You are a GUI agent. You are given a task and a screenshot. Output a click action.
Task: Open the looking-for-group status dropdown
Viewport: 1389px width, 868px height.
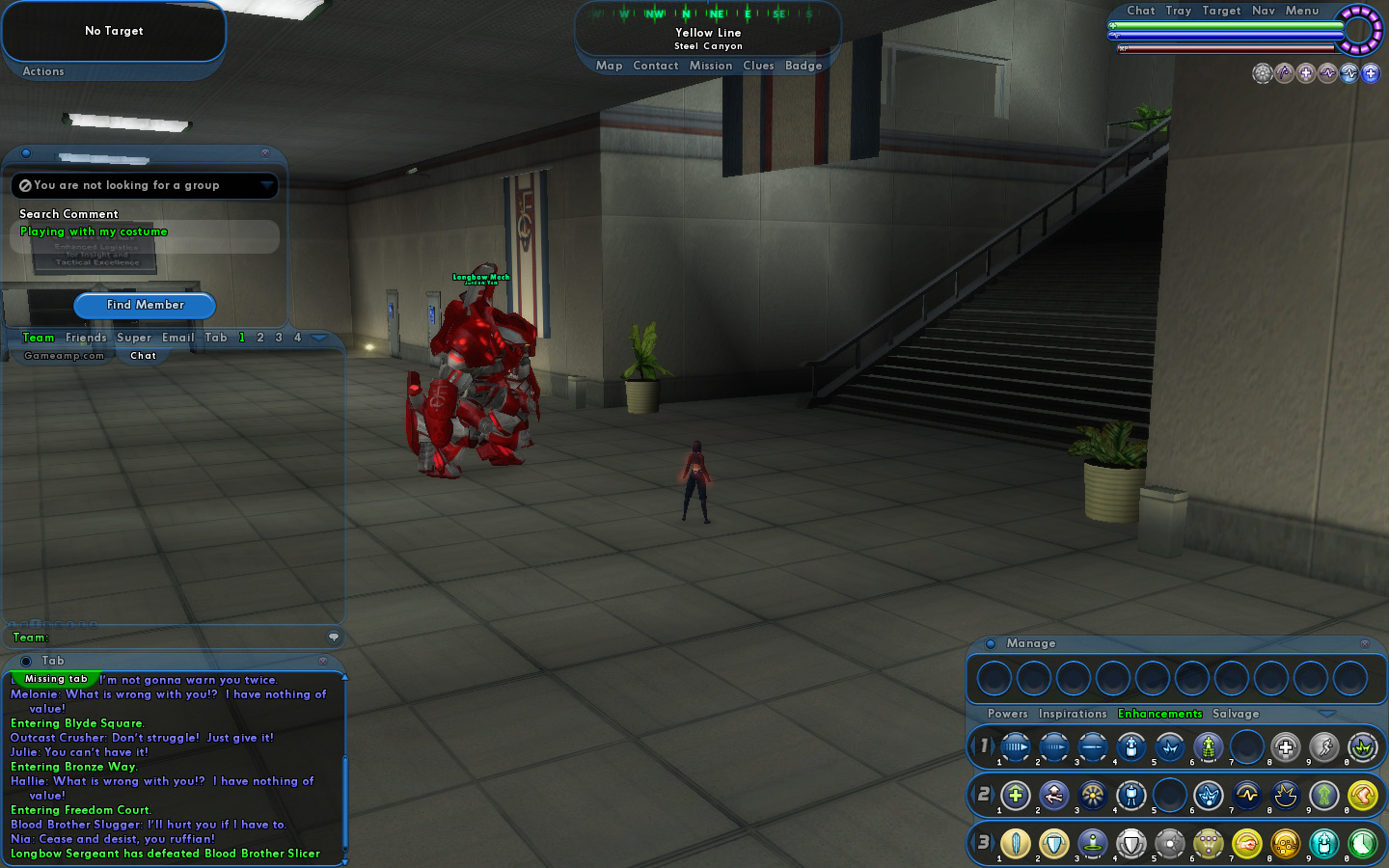coord(266,185)
